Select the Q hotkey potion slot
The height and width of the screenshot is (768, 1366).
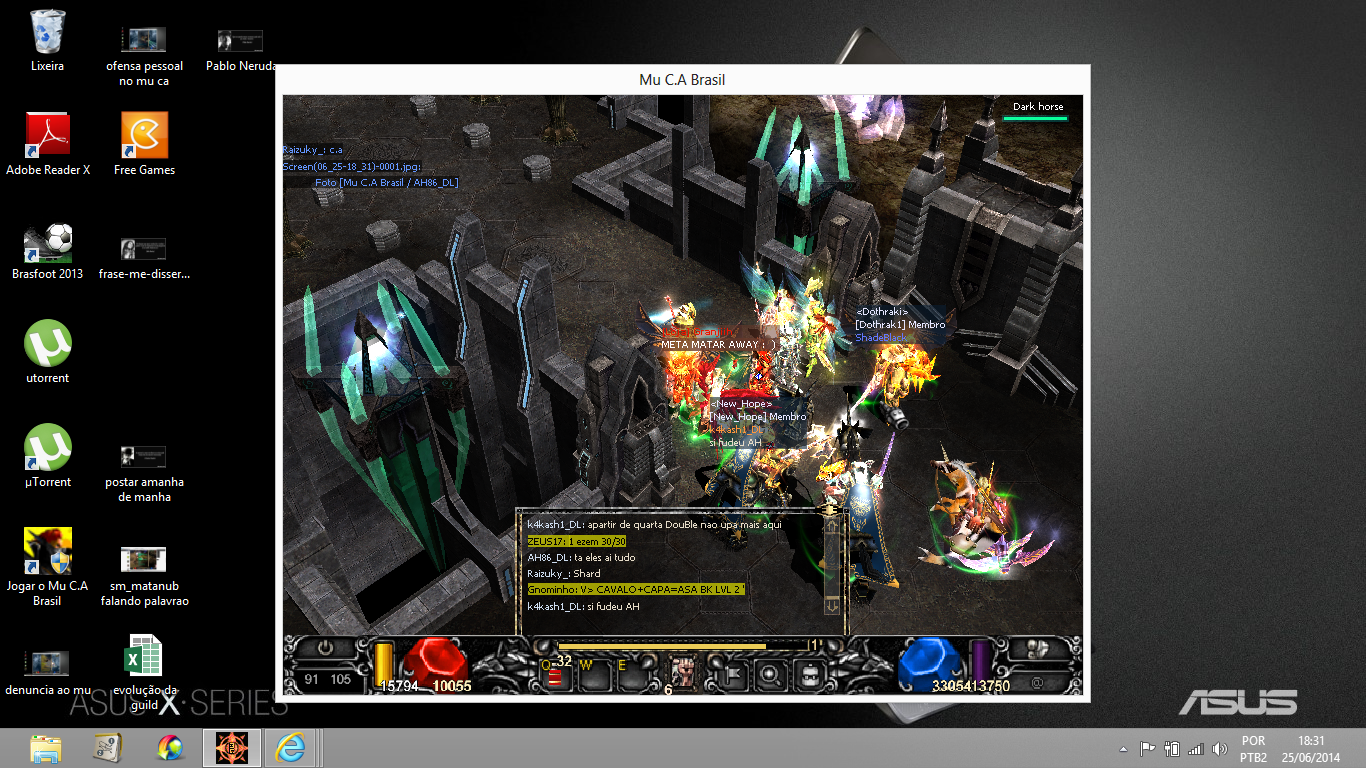[x=557, y=675]
